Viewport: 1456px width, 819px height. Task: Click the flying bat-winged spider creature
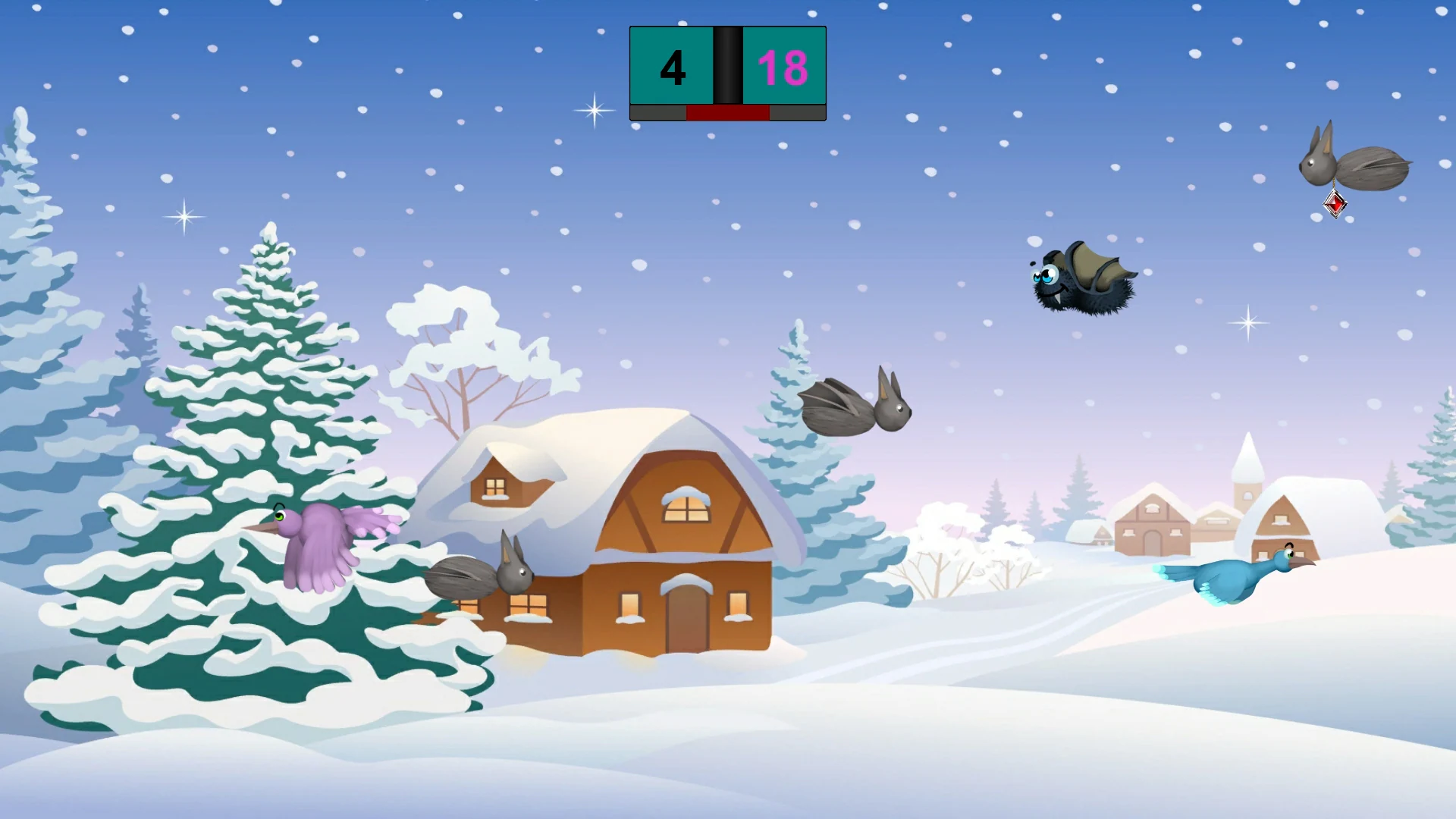(1084, 284)
